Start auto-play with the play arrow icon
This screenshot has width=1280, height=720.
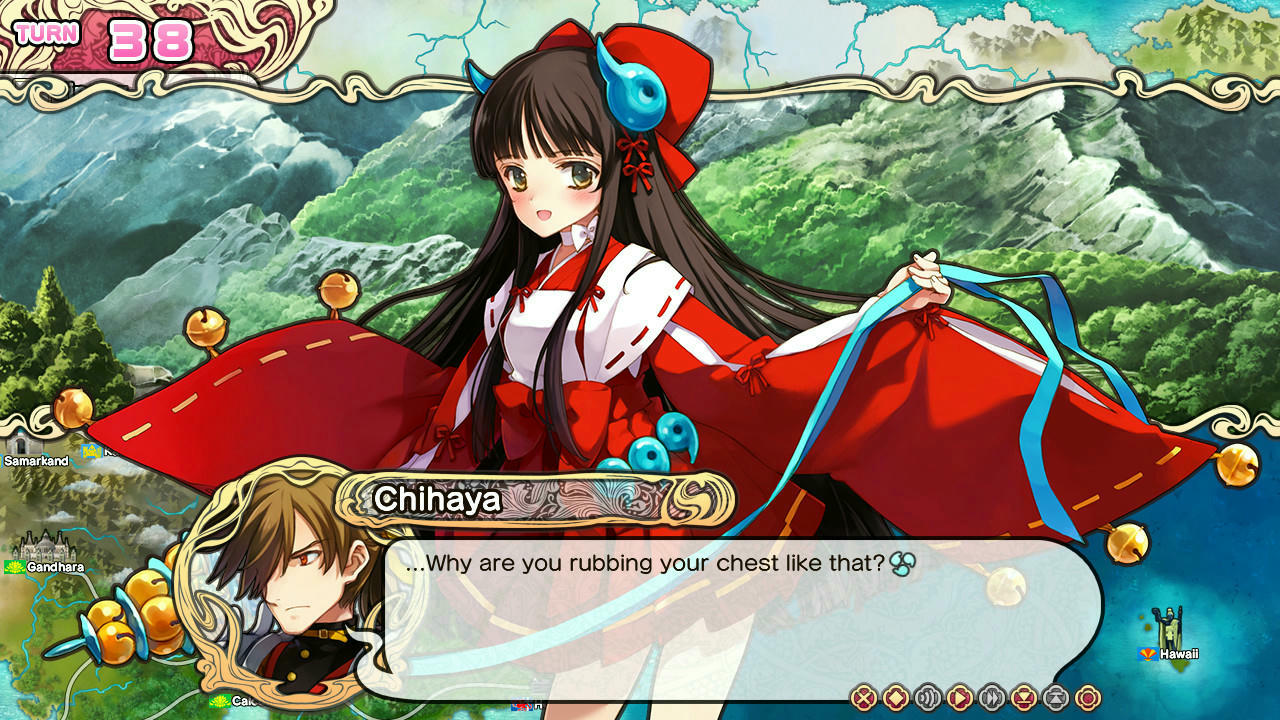[x=960, y=698]
